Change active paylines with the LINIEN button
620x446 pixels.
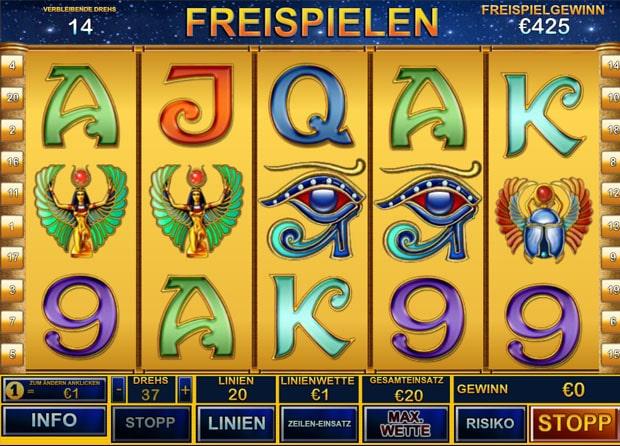(237, 422)
